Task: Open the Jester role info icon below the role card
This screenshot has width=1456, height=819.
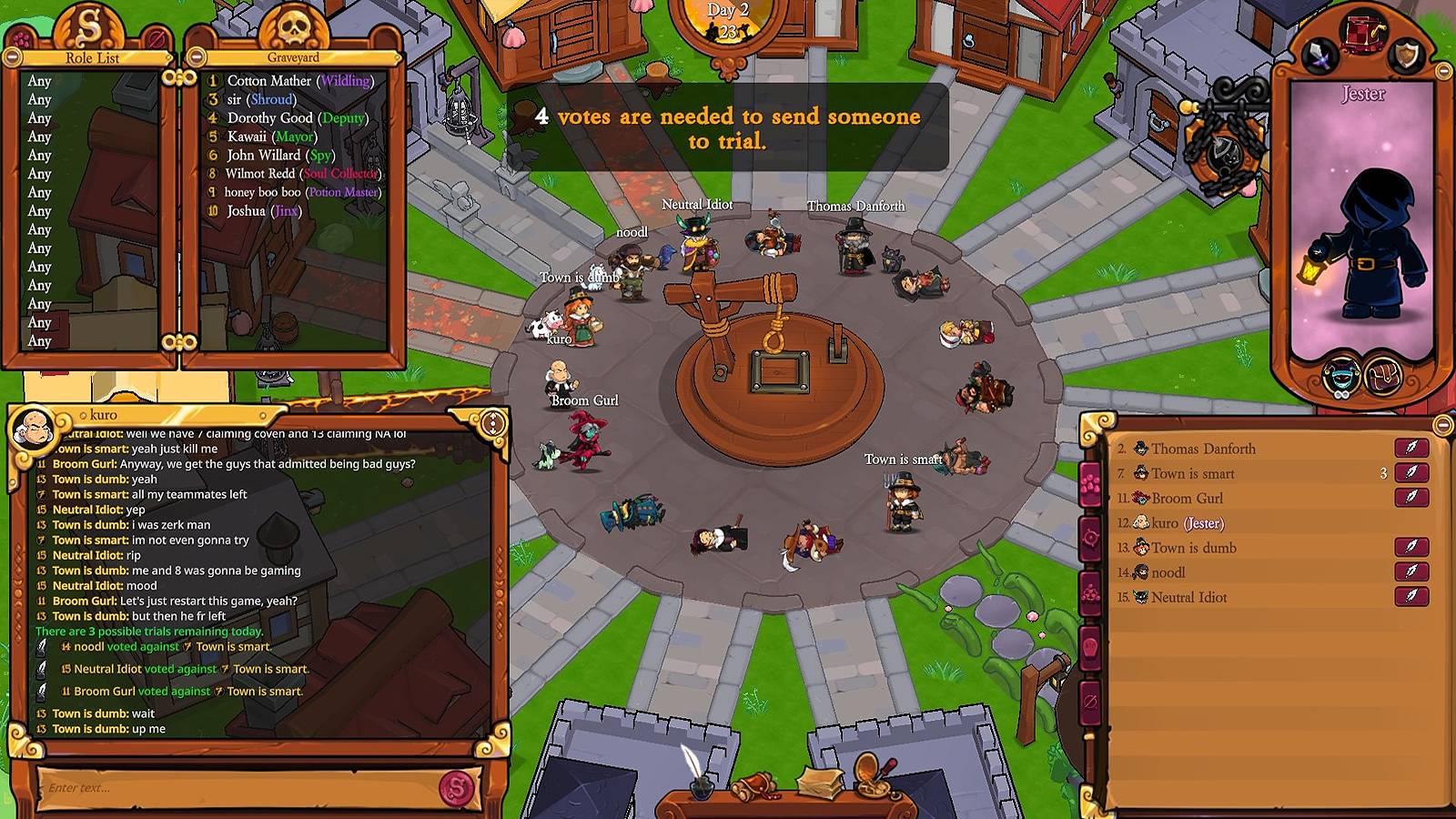Action: [x=1340, y=378]
